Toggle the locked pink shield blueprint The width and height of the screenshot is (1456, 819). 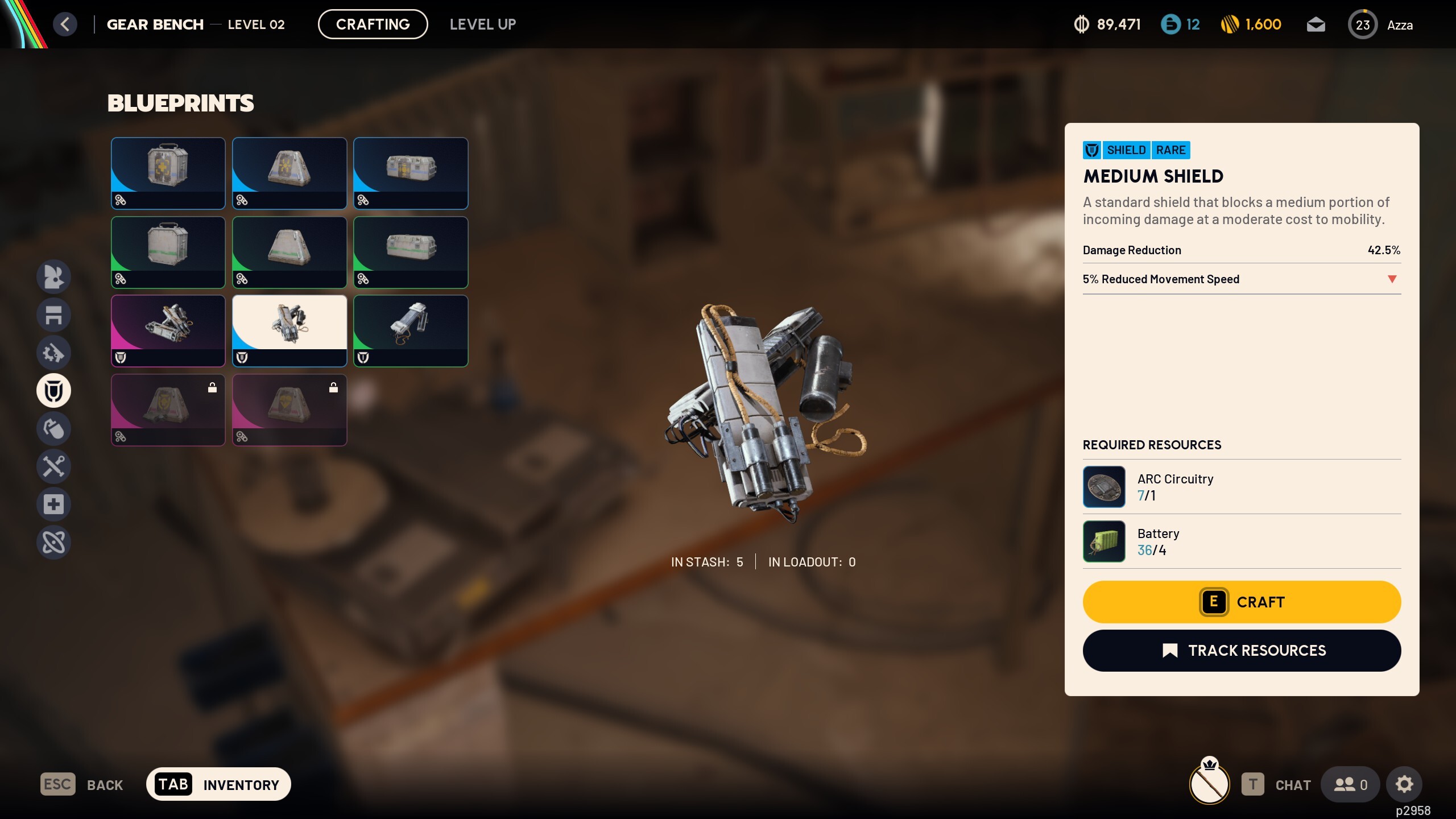click(x=168, y=409)
